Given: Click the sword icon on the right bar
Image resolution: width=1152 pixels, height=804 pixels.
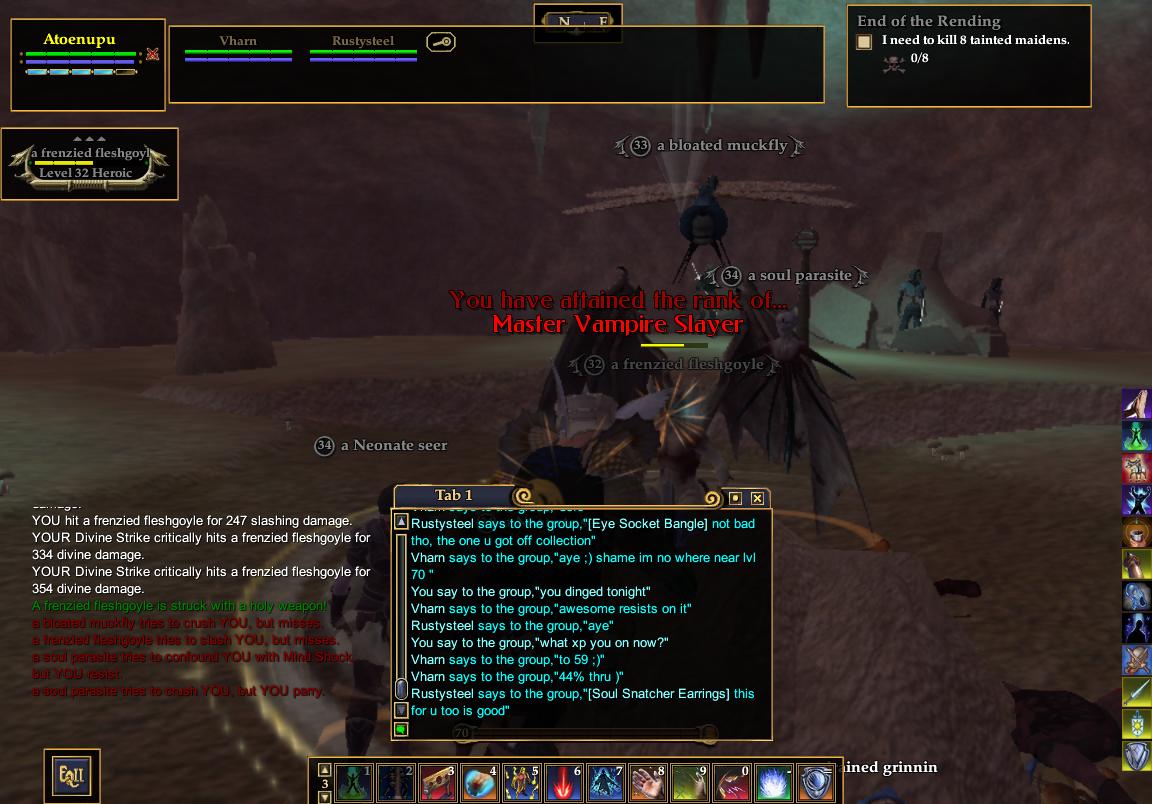Looking at the screenshot, I should tap(1136, 692).
